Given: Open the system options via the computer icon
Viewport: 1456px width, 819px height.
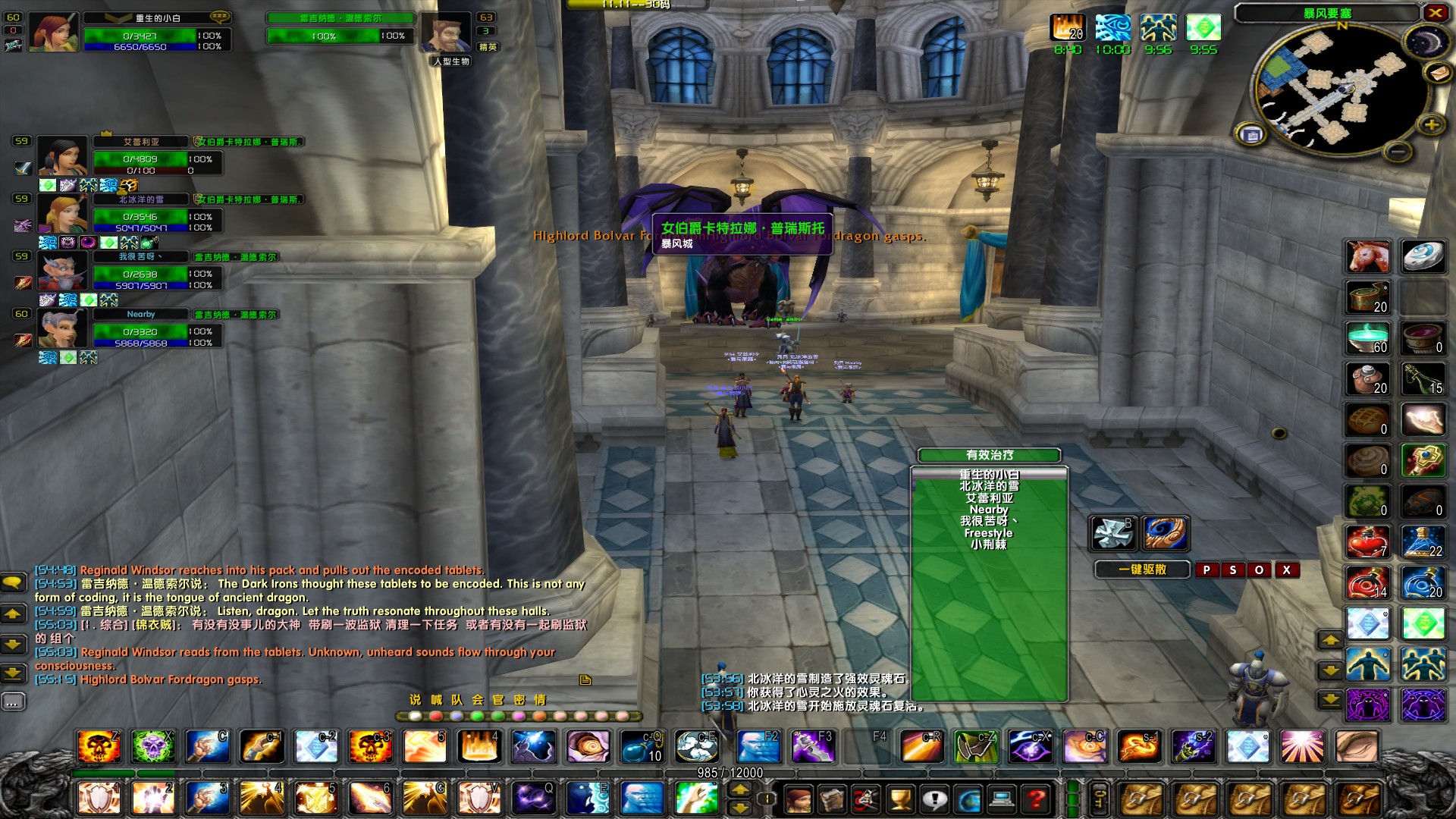Looking at the screenshot, I should [x=1001, y=799].
